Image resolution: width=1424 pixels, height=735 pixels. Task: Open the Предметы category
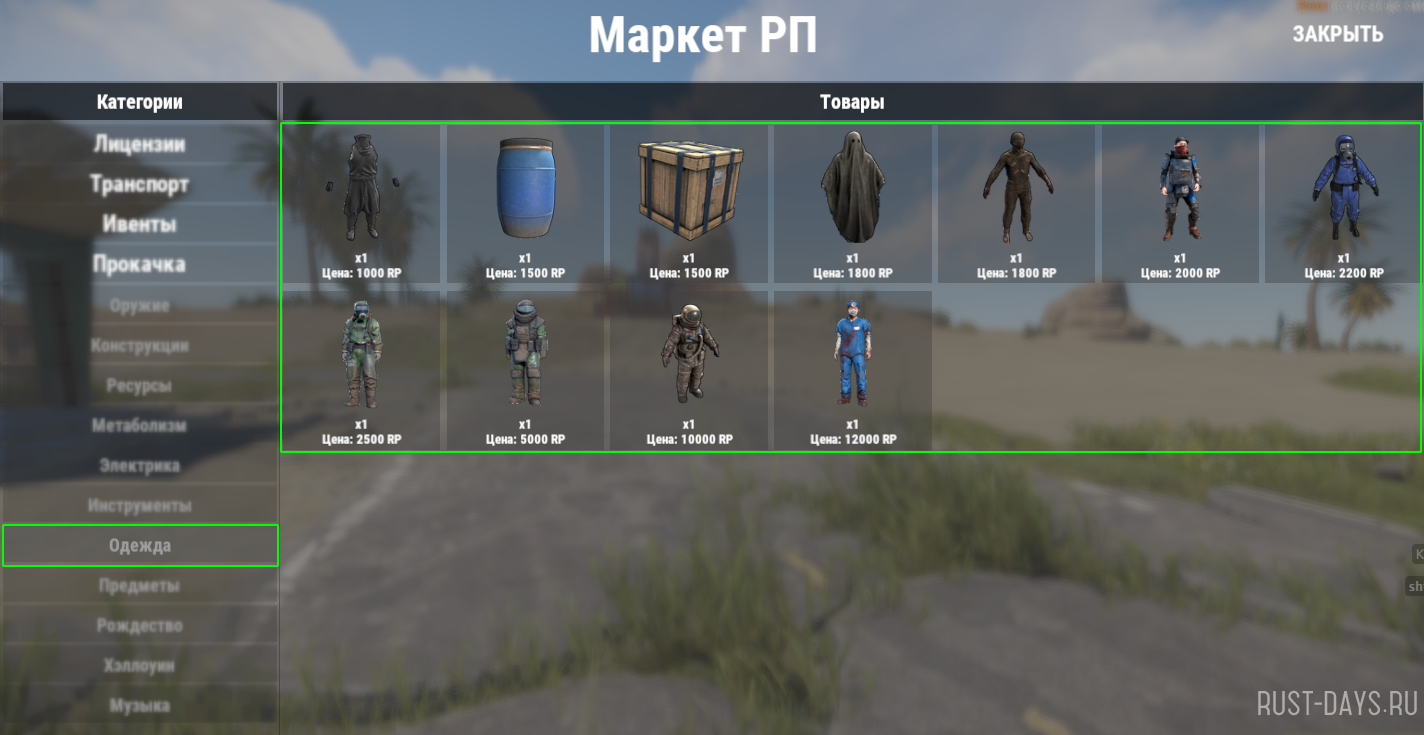140,585
